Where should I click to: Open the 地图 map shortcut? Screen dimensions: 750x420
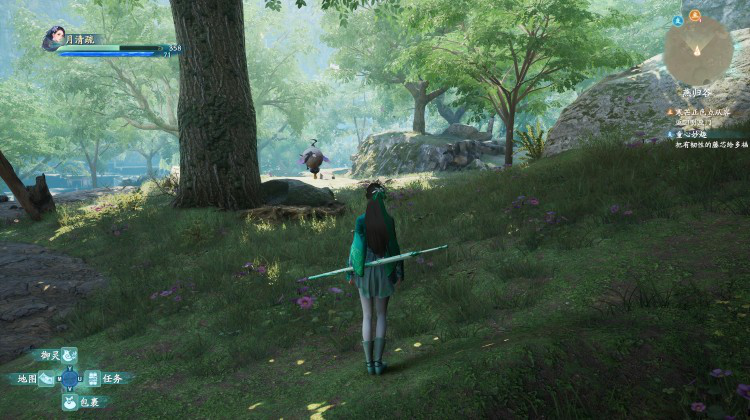click(47, 378)
